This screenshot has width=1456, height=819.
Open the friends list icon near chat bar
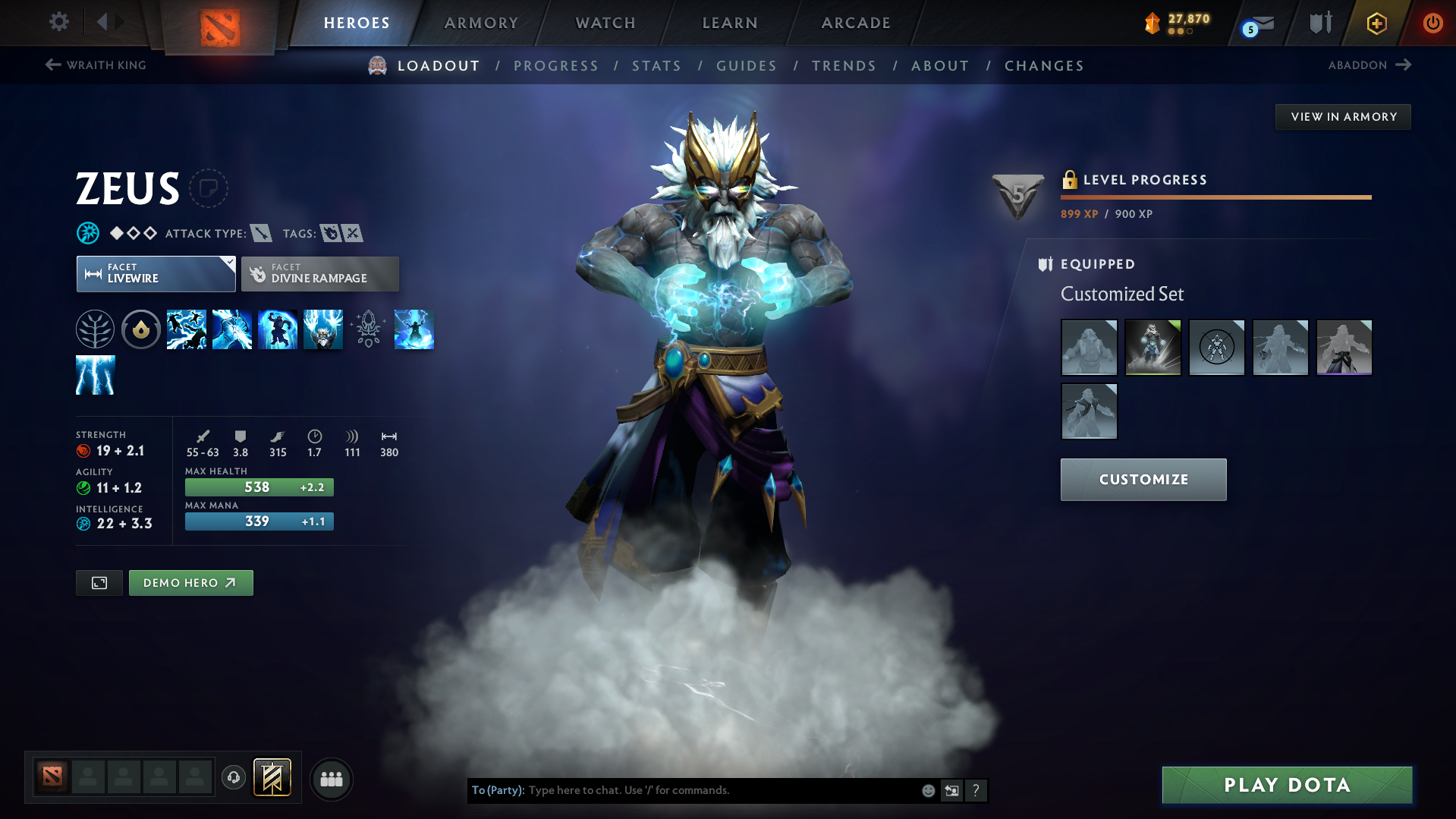point(332,779)
